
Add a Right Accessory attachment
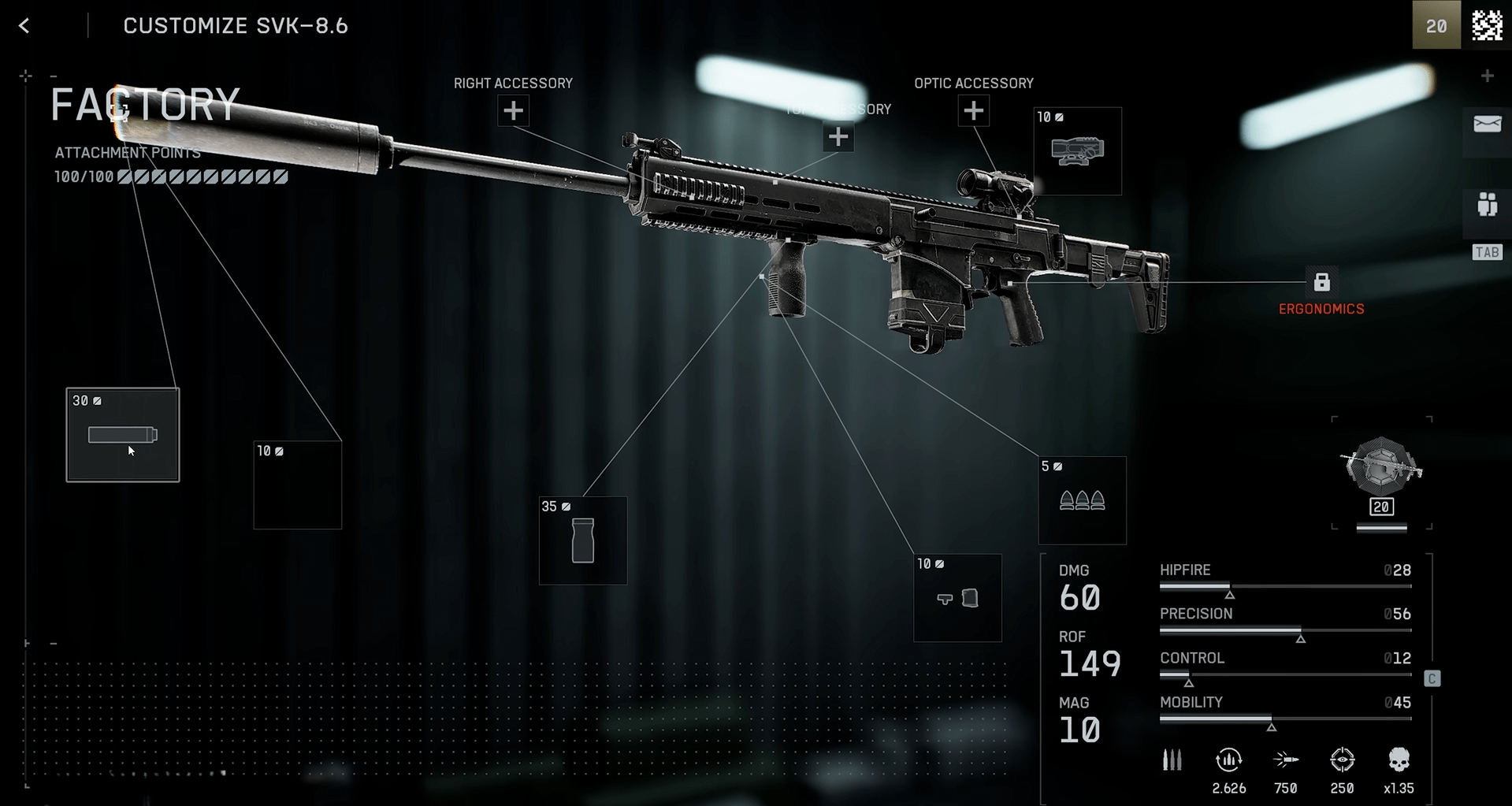(513, 111)
